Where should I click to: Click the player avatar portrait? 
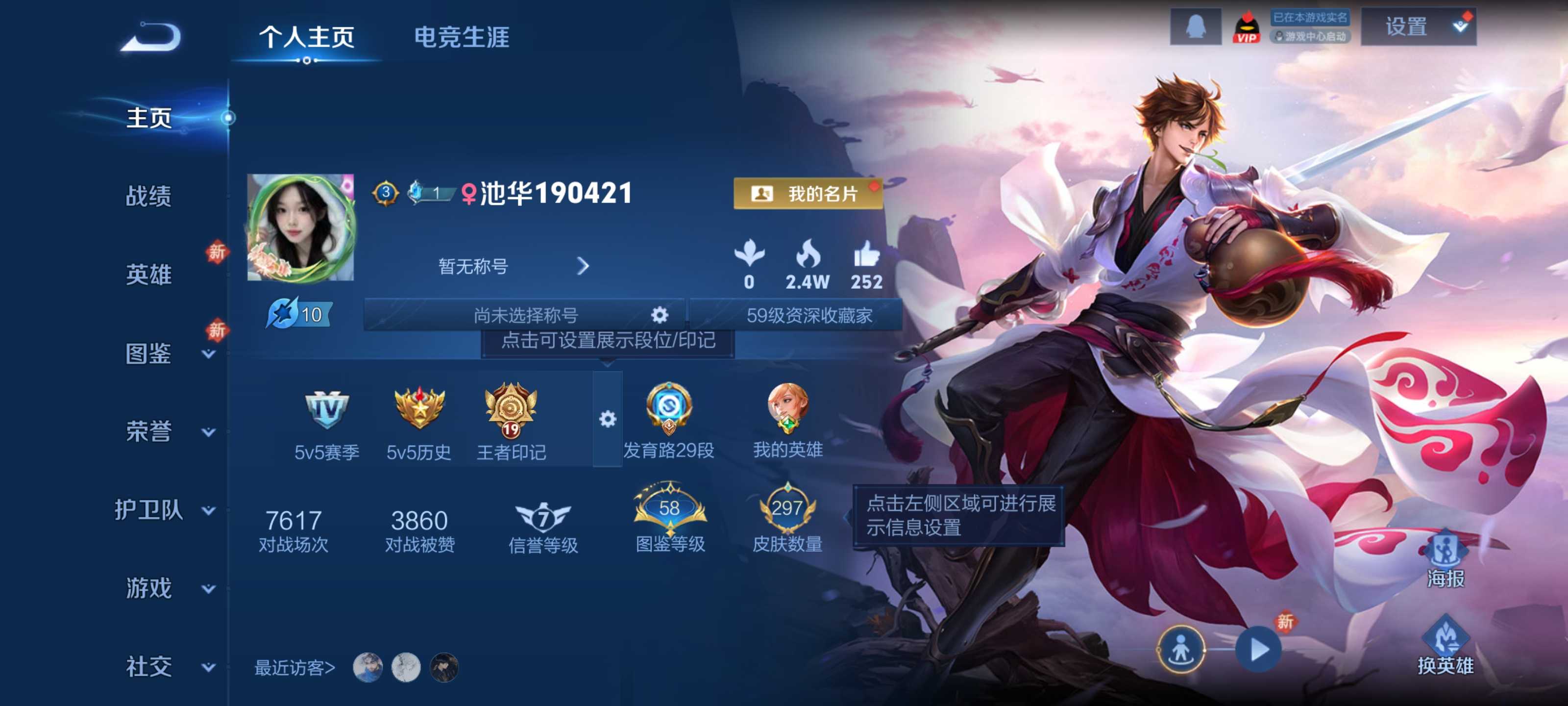300,228
